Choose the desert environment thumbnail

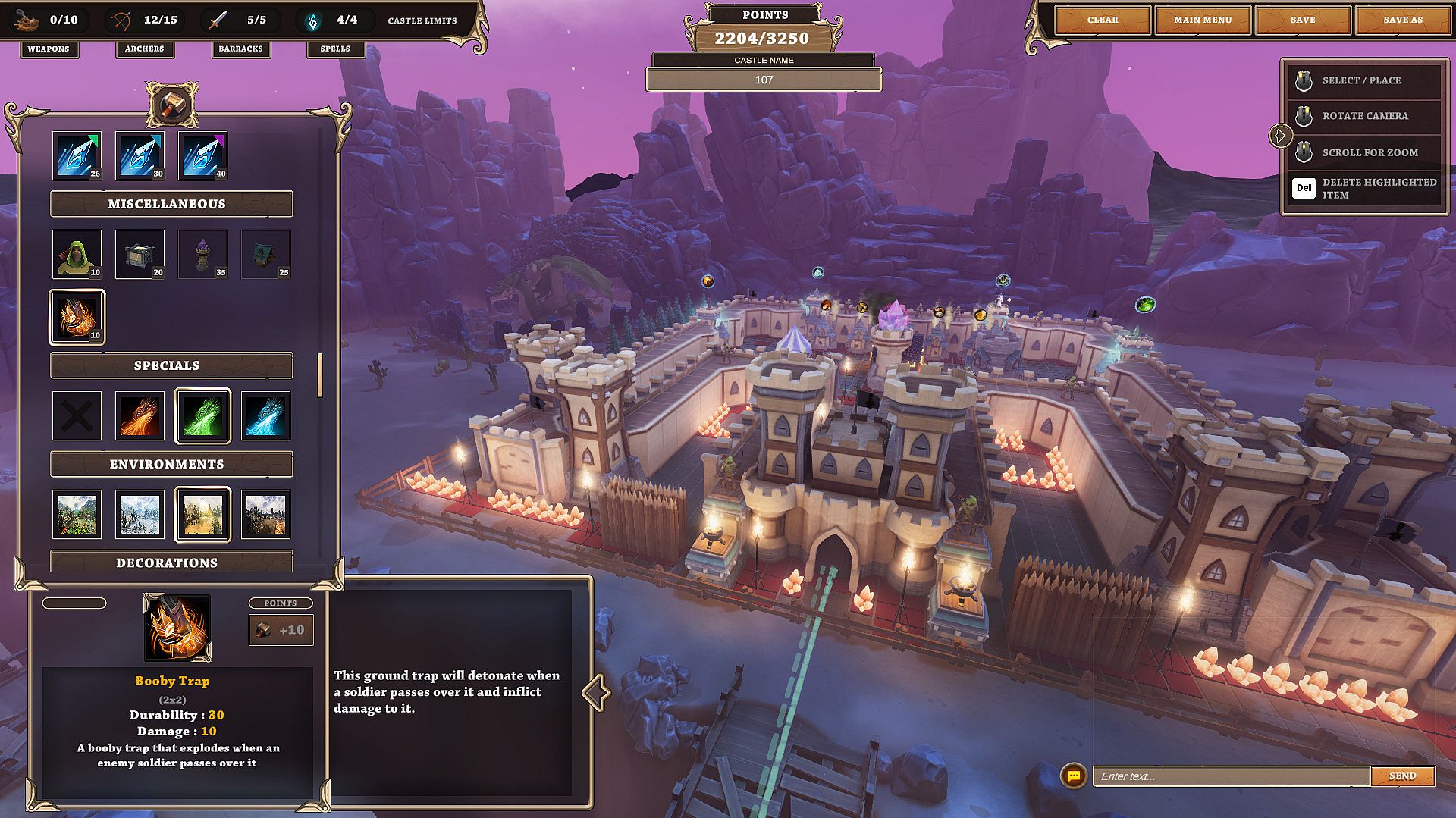click(202, 514)
